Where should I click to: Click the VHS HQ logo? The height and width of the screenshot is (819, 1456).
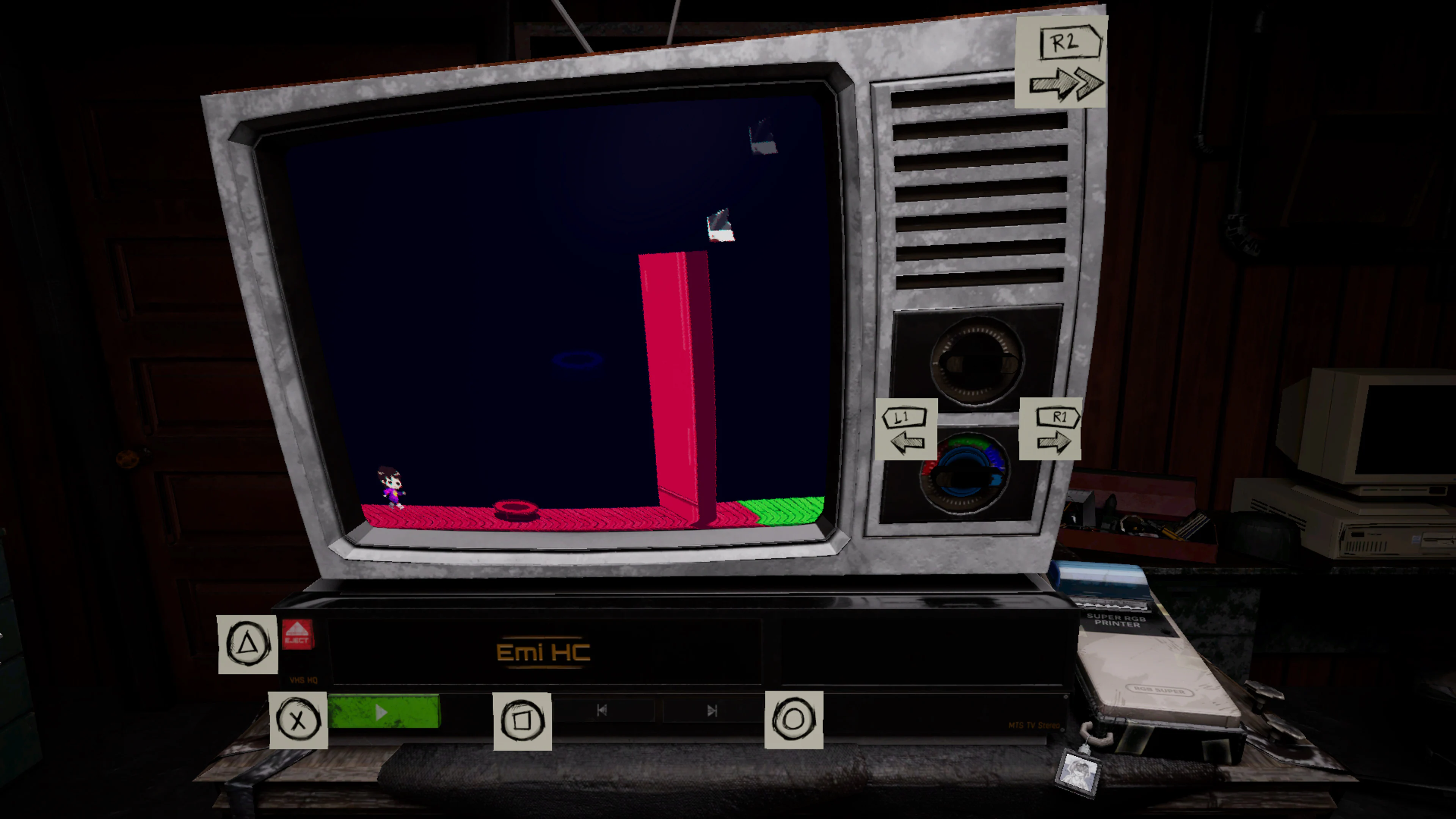(303, 681)
